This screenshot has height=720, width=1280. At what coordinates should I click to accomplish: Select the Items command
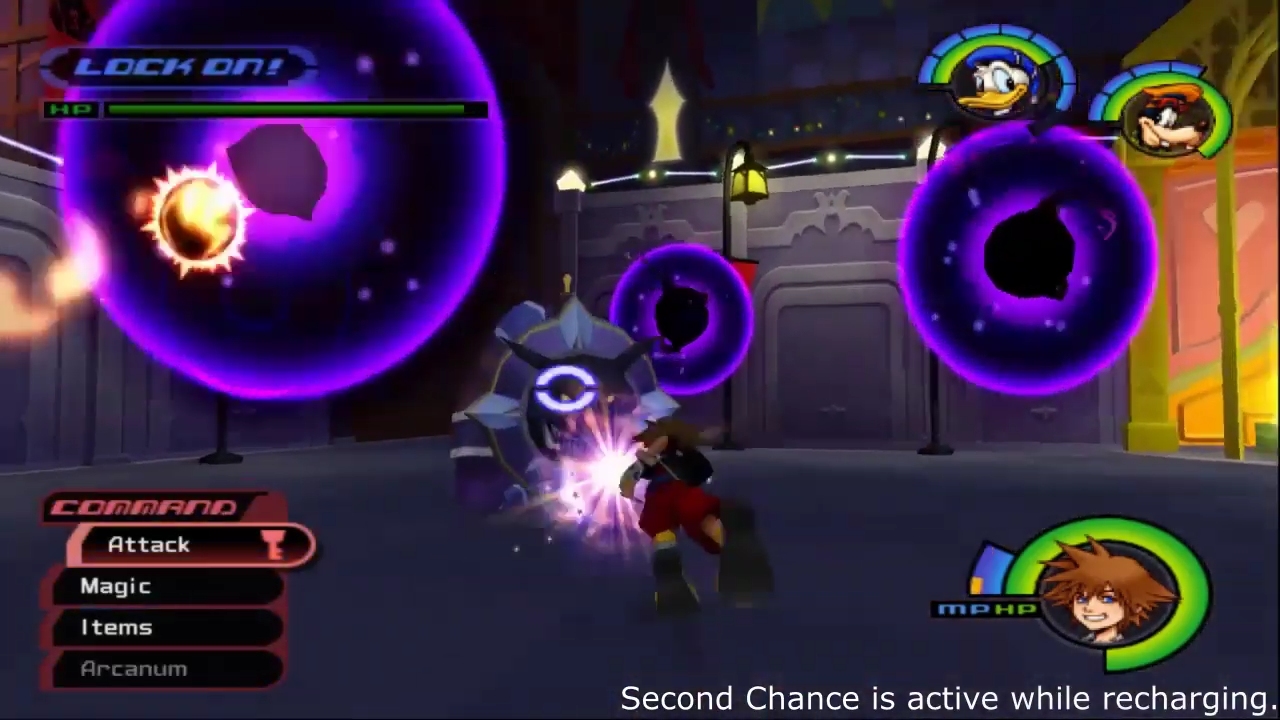pyautogui.click(x=116, y=627)
